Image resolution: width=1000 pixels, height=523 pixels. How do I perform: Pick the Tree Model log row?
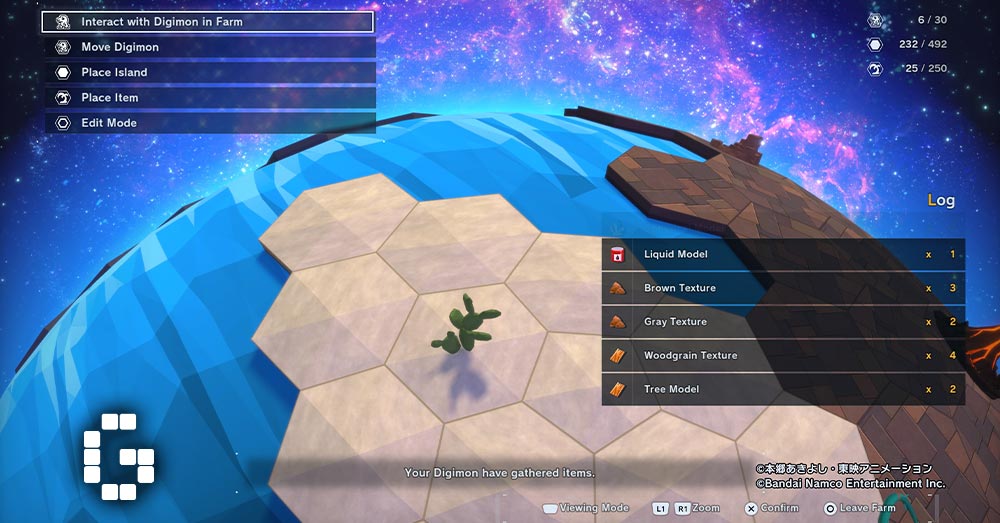click(x=782, y=389)
